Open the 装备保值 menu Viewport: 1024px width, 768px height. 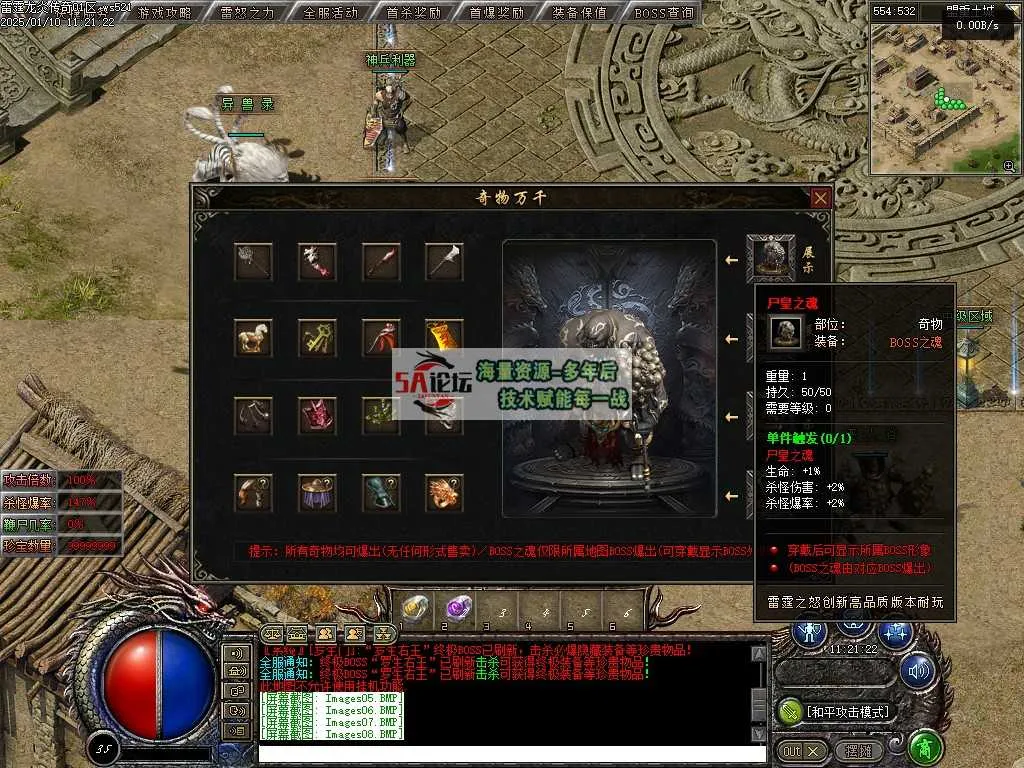[x=579, y=13]
